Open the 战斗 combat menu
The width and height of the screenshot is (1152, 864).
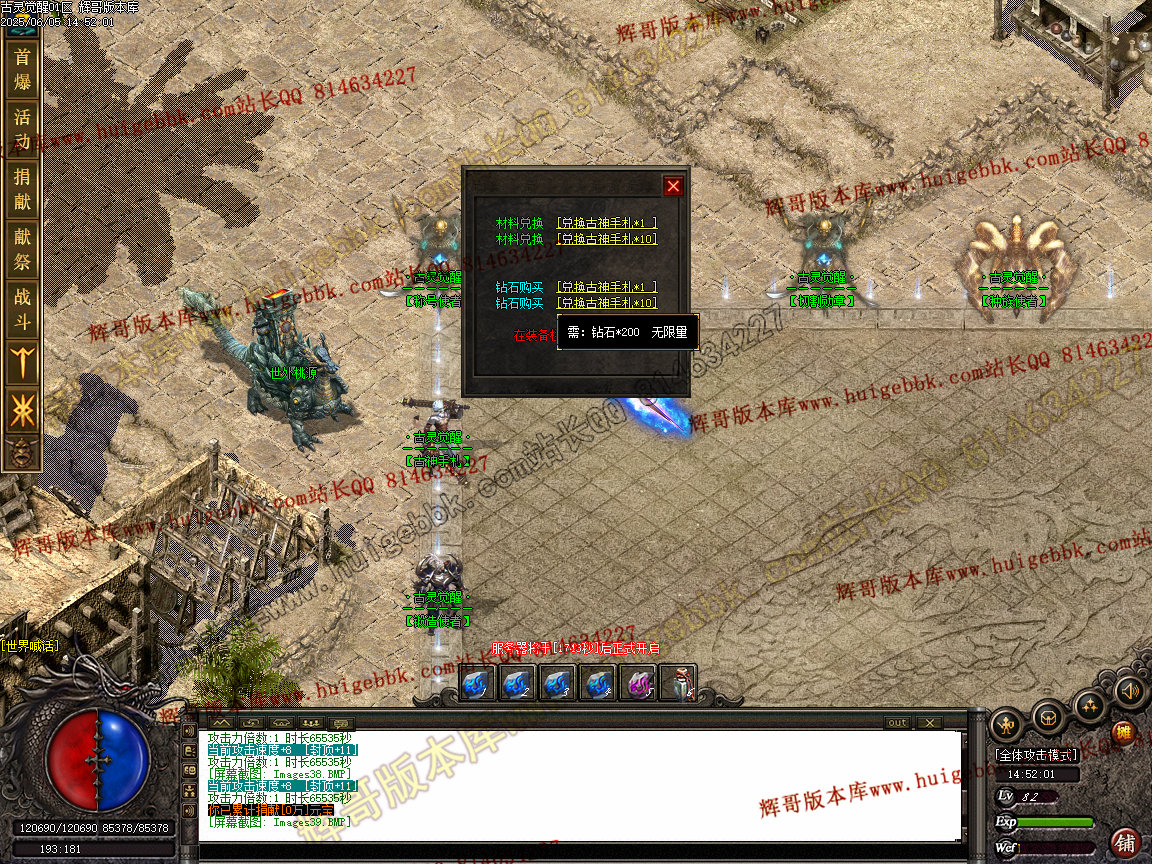(22, 309)
